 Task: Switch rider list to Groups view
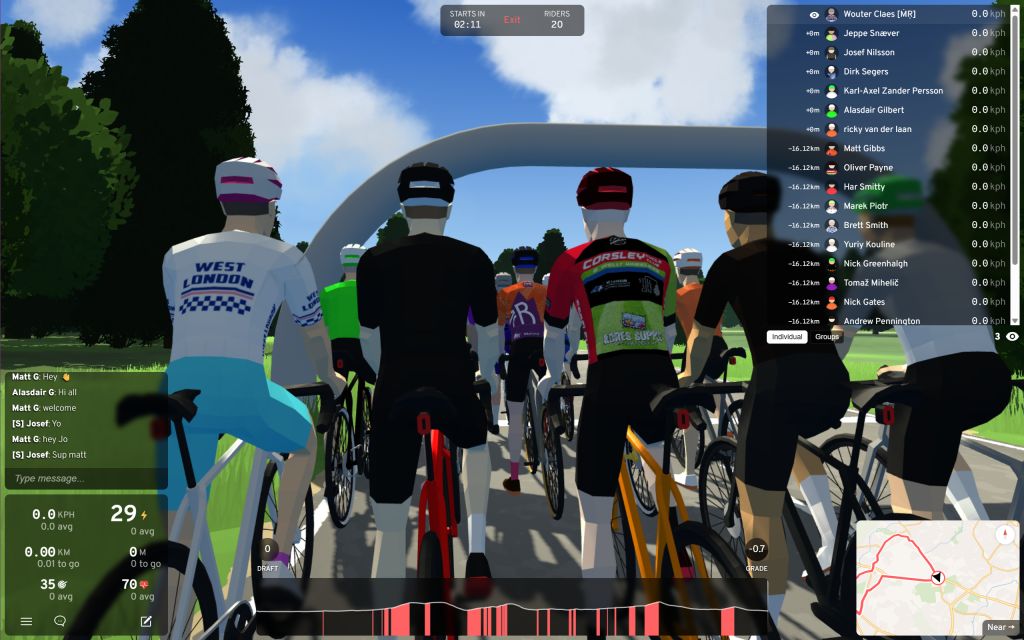[827, 337]
